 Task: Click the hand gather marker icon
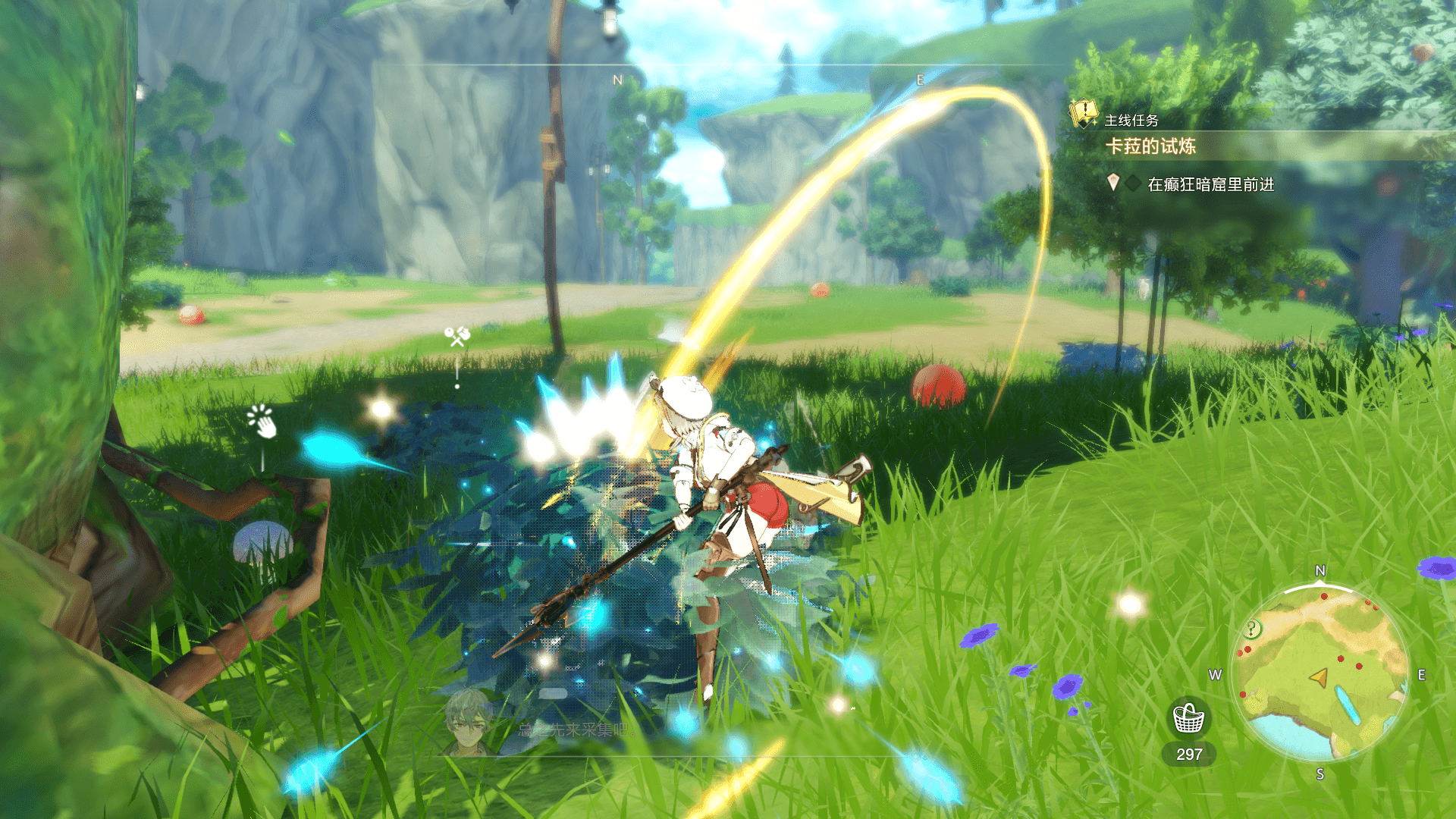tap(262, 422)
